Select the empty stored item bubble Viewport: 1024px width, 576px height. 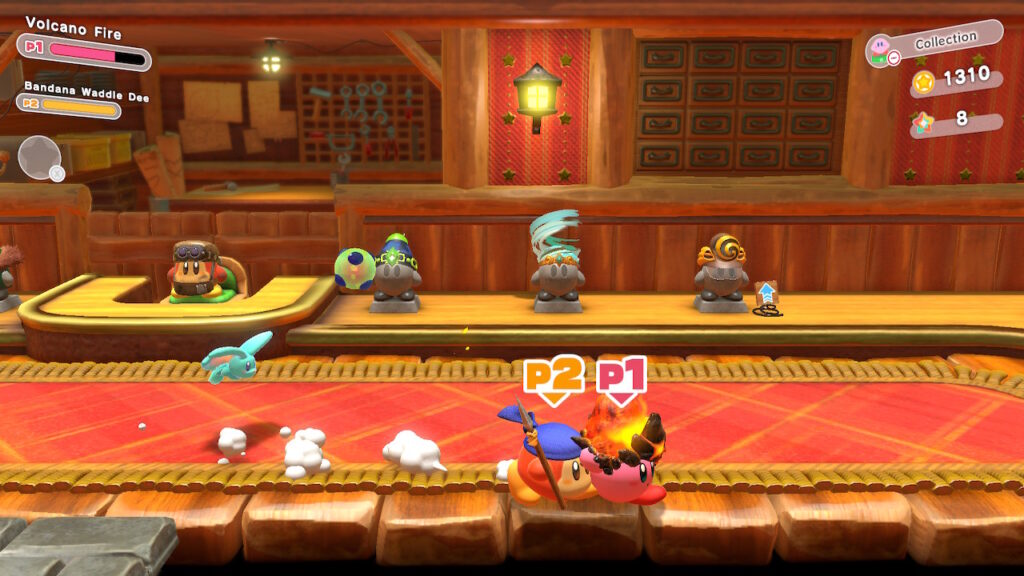tap(40, 157)
